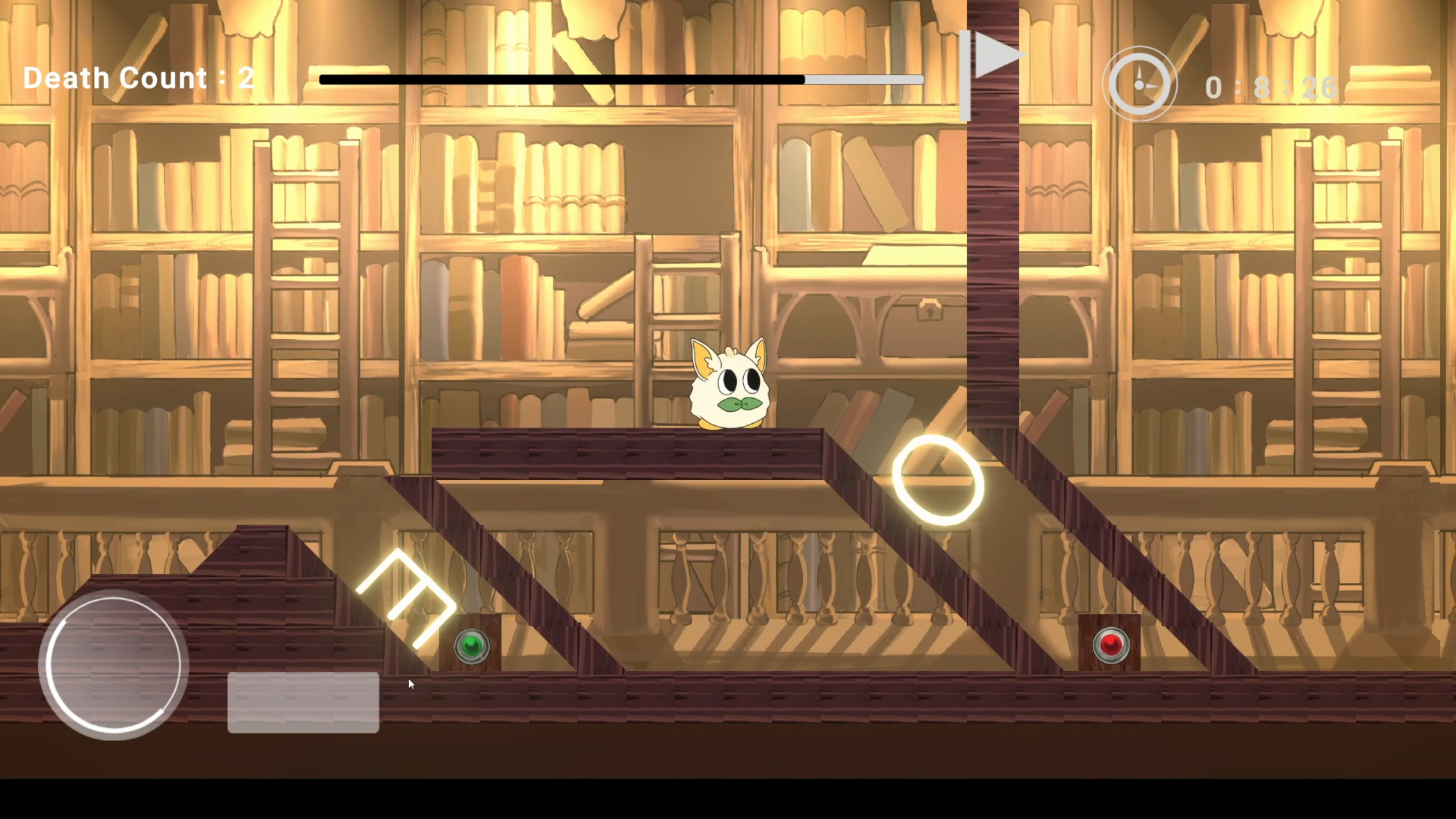Toggle the red switch near the right ramp
Image resolution: width=1456 pixels, height=819 pixels.
(x=1111, y=644)
